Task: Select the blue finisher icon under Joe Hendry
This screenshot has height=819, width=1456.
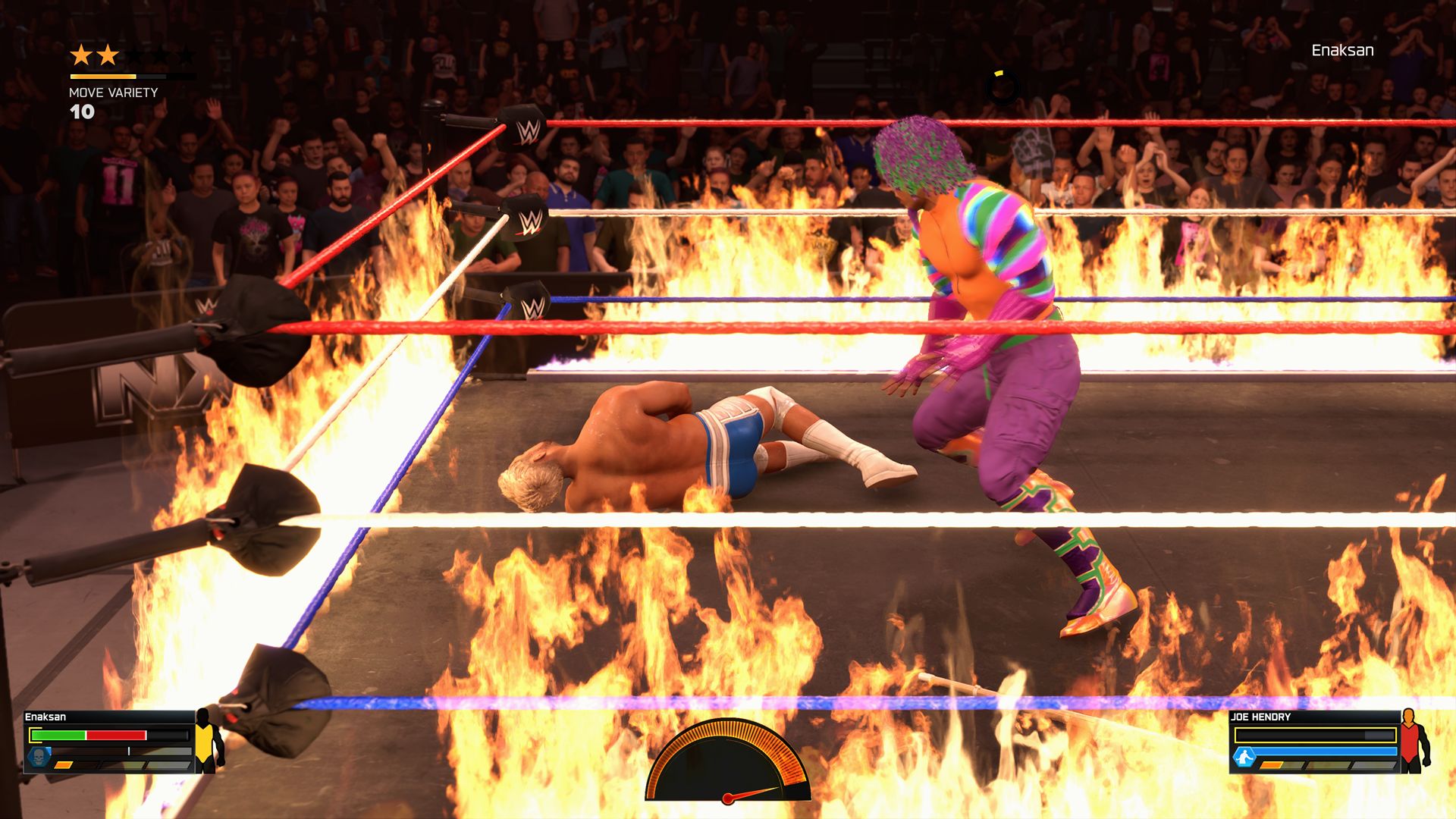Action: [x=1244, y=756]
